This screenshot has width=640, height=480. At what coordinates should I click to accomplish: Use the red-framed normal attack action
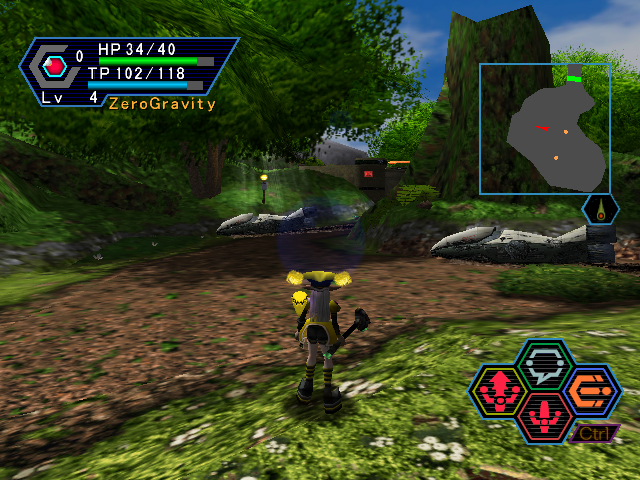pos(545,414)
